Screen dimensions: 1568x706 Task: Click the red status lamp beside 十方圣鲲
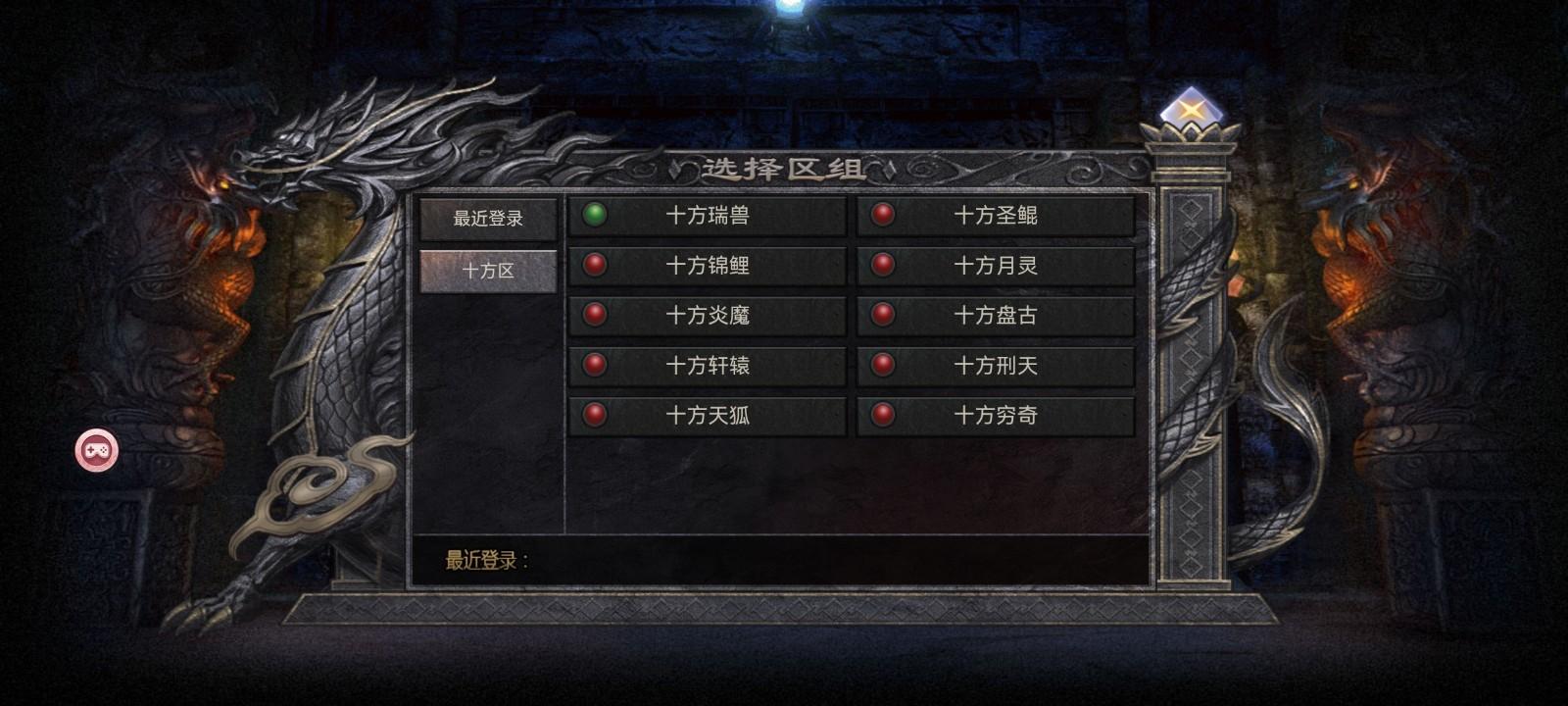point(881,216)
